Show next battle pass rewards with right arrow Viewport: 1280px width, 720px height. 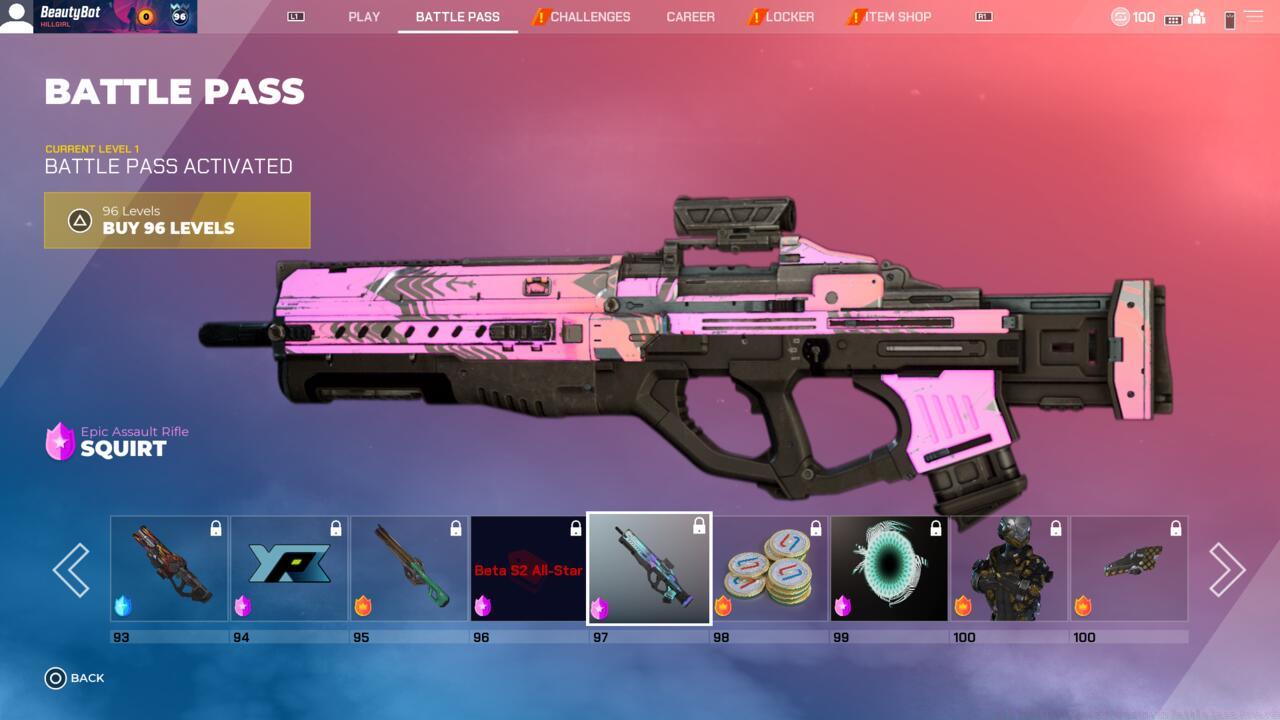(1226, 570)
